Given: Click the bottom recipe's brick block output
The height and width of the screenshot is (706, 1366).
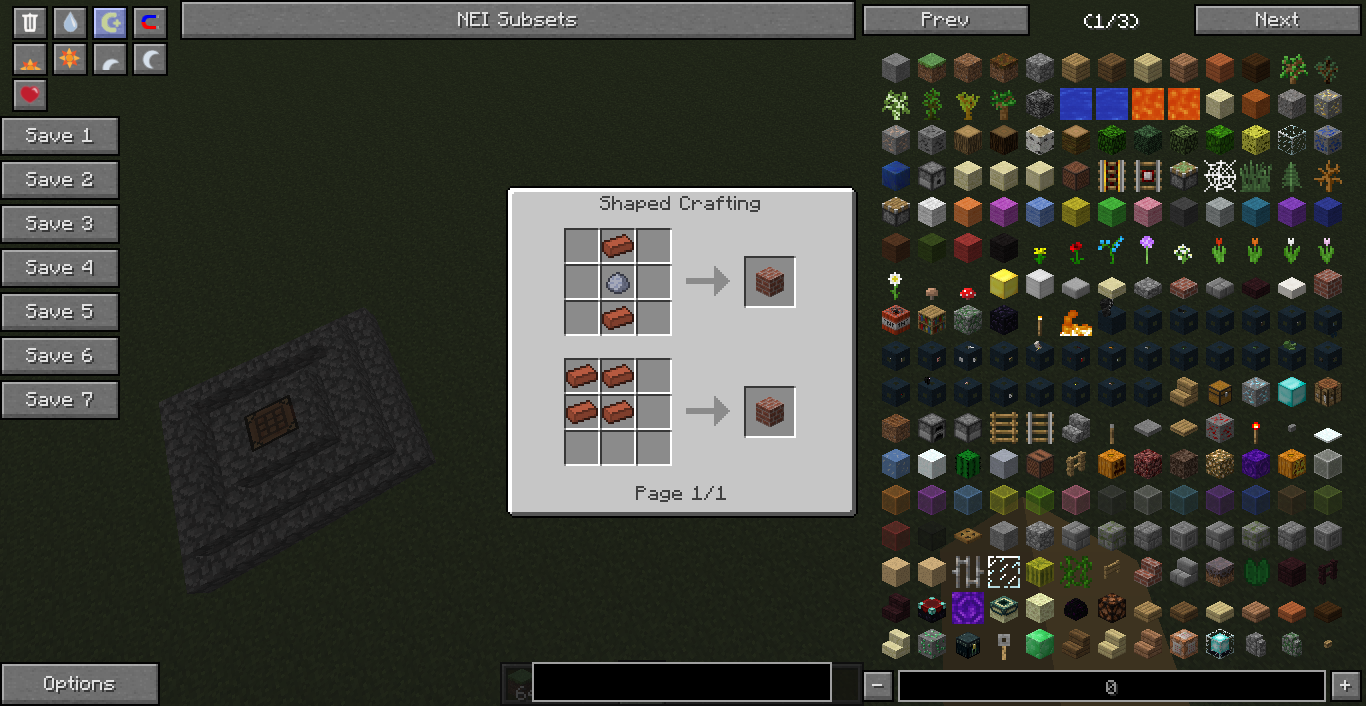Looking at the screenshot, I should (770, 412).
